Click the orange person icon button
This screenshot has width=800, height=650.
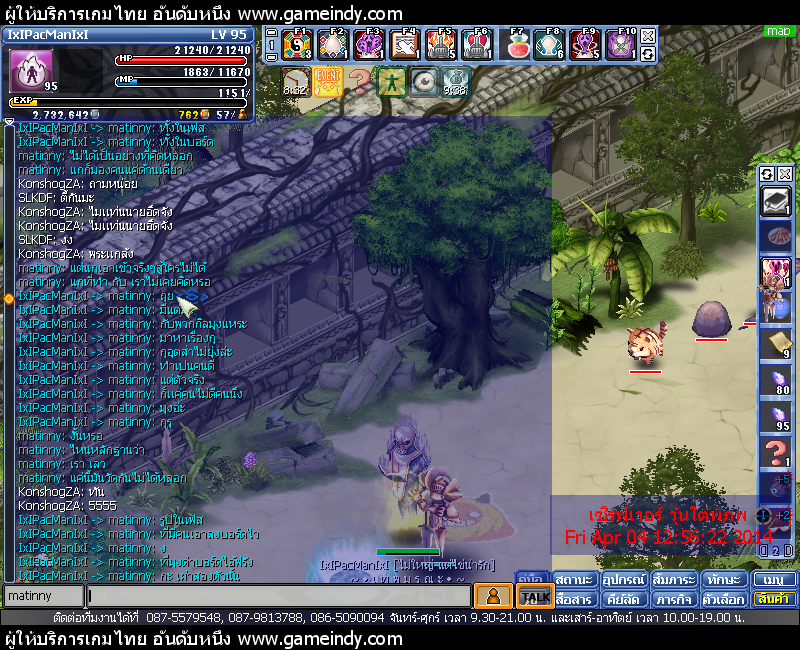click(492, 596)
